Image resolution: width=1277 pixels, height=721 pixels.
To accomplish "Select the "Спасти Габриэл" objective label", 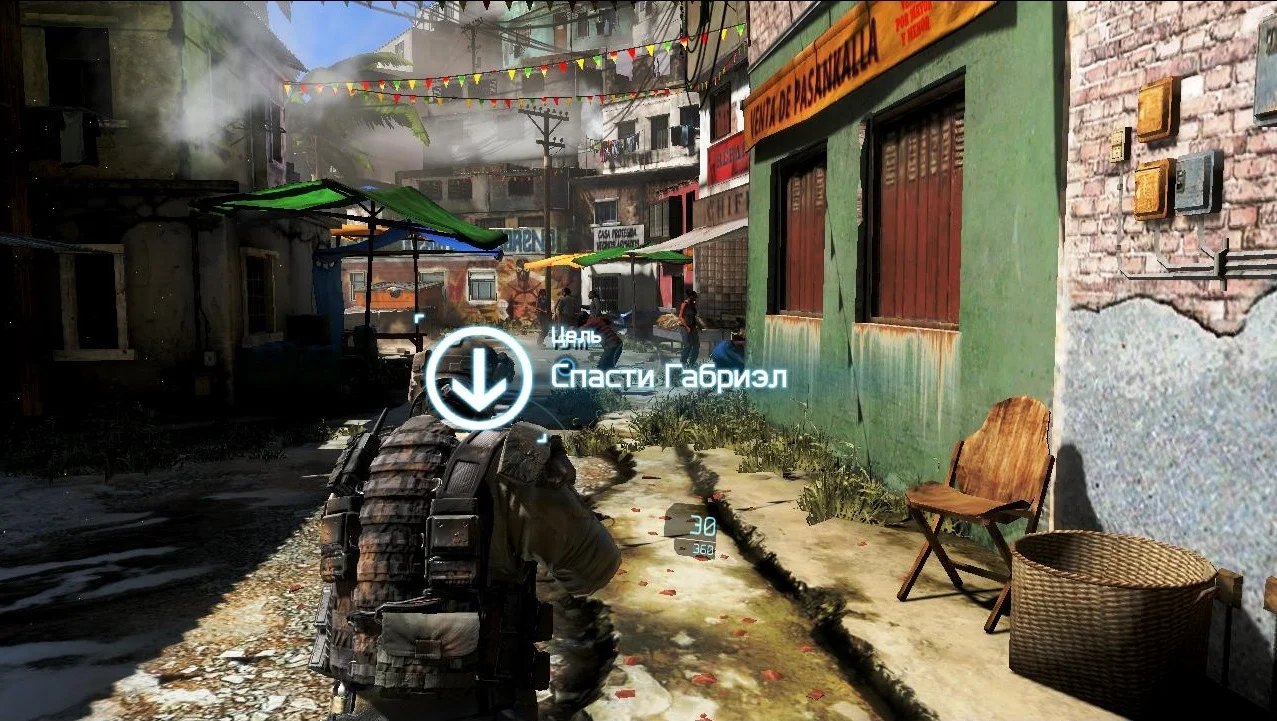I will click(669, 377).
